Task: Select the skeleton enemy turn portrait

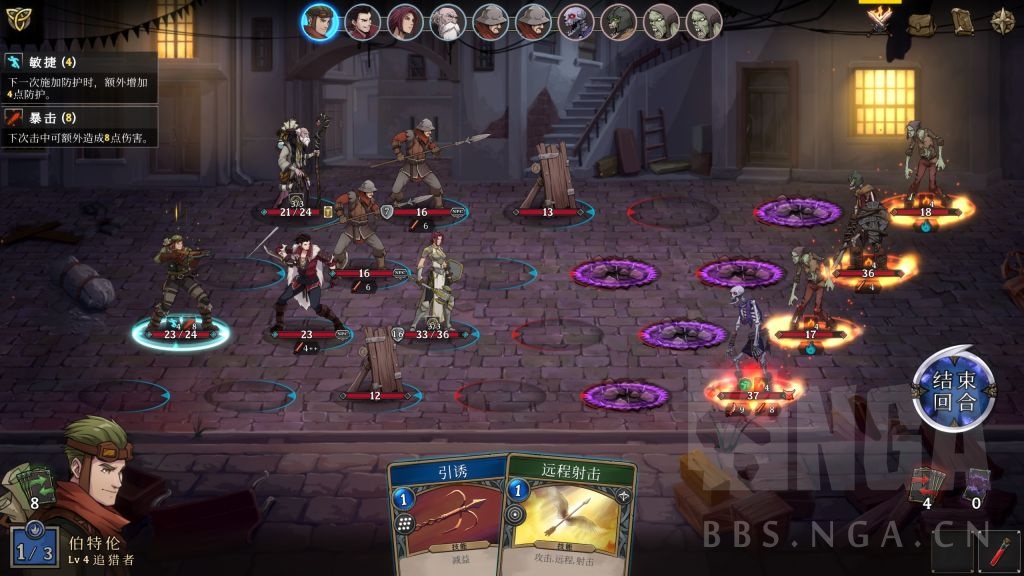Action: click(576, 21)
